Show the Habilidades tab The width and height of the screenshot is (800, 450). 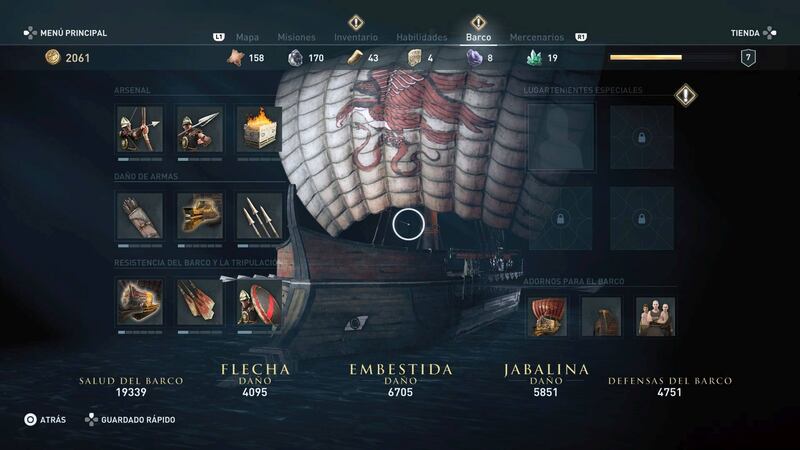coord(421,37)
